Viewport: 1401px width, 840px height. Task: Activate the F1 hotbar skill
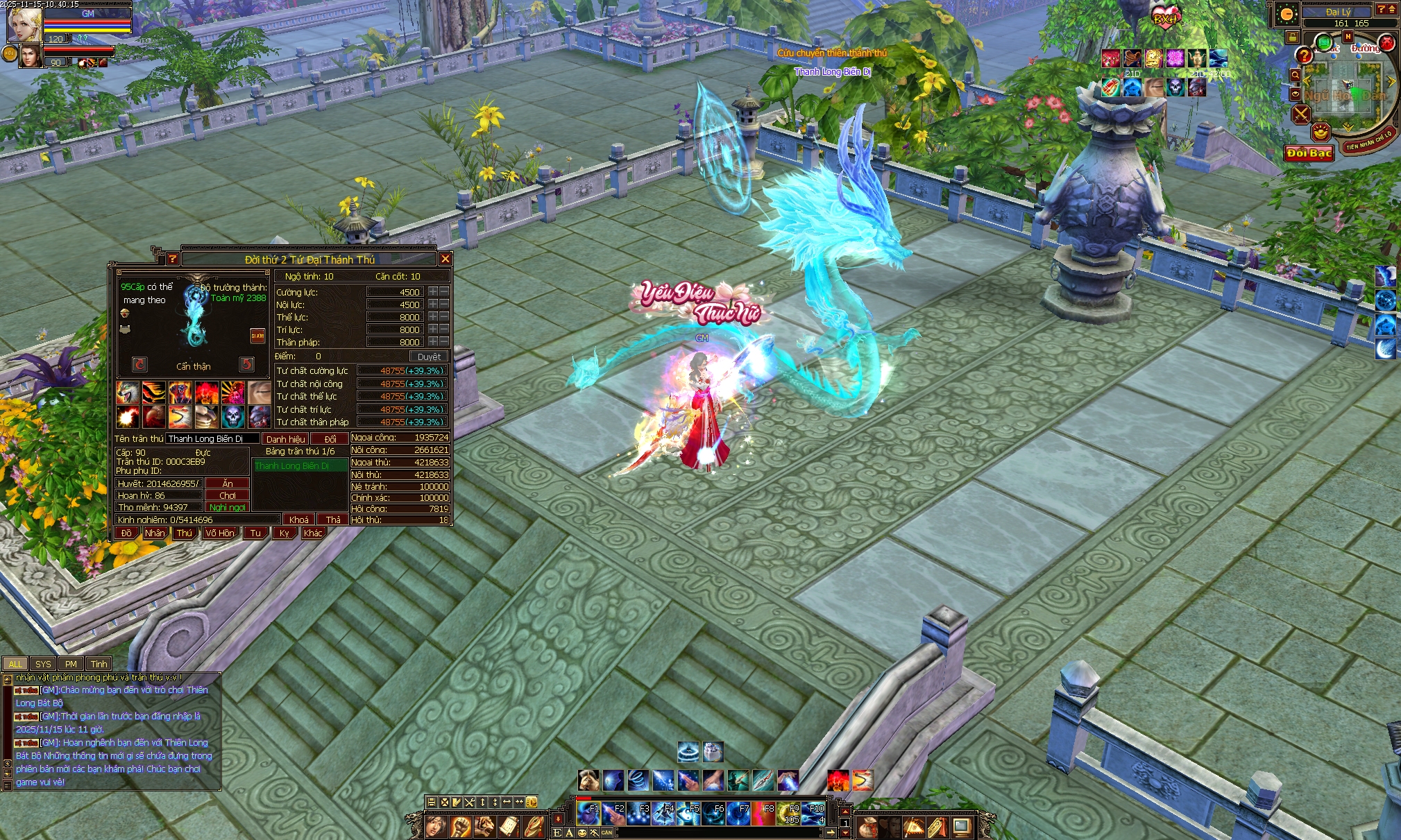[588, 813]
